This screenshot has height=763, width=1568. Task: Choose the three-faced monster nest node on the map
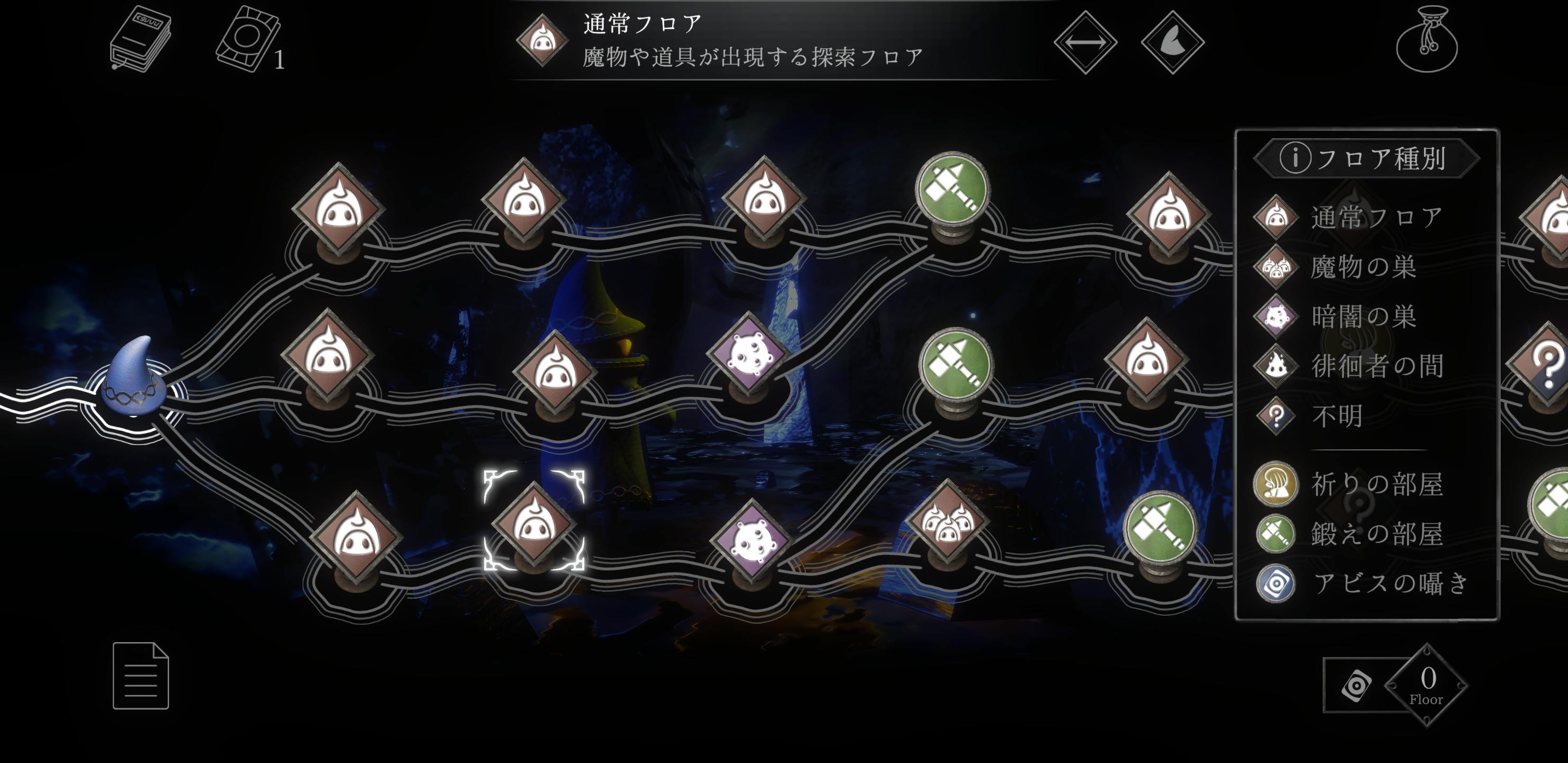click(x=948, y=522)
